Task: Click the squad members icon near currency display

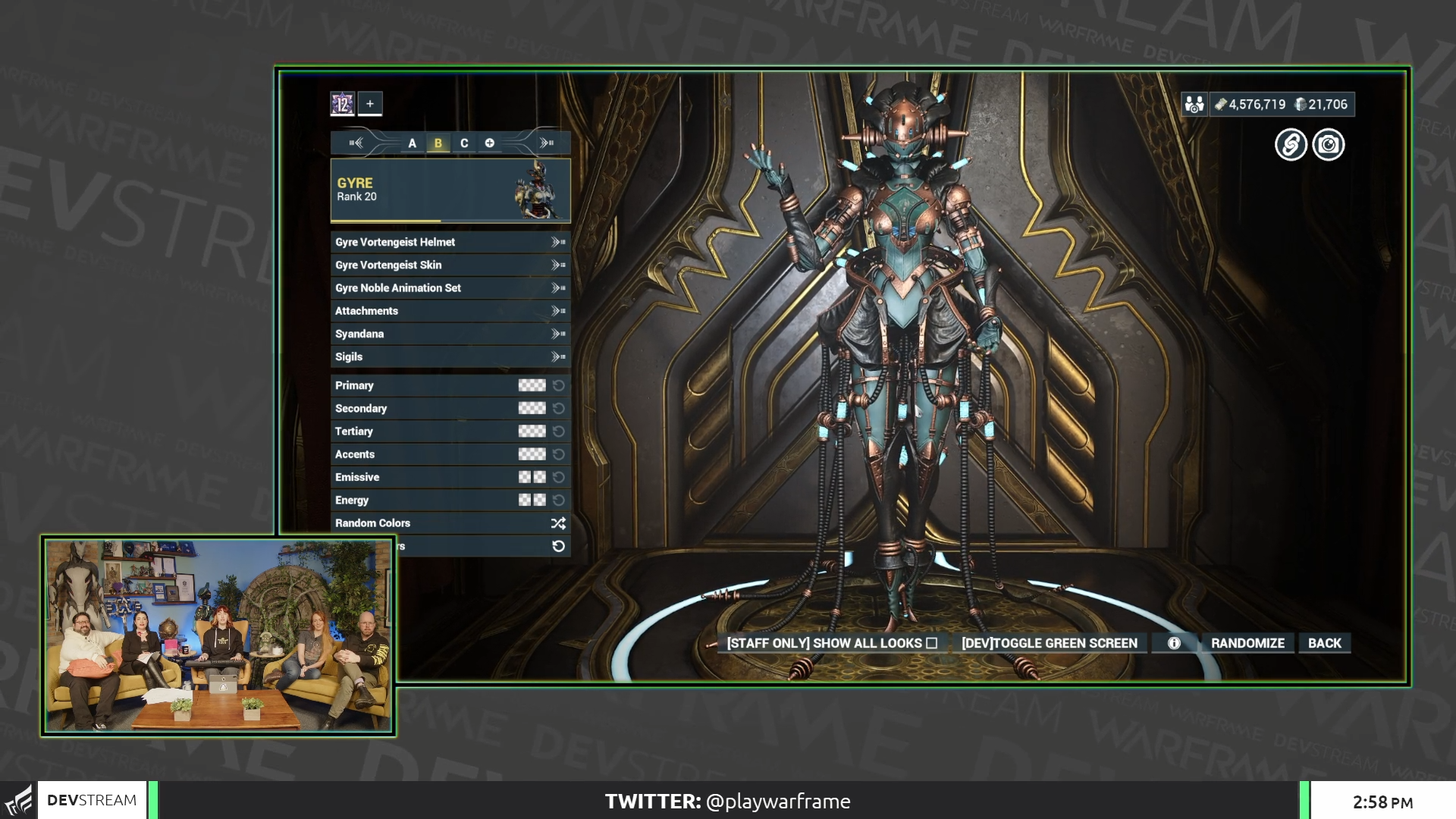Action: tap(1196, 104)
